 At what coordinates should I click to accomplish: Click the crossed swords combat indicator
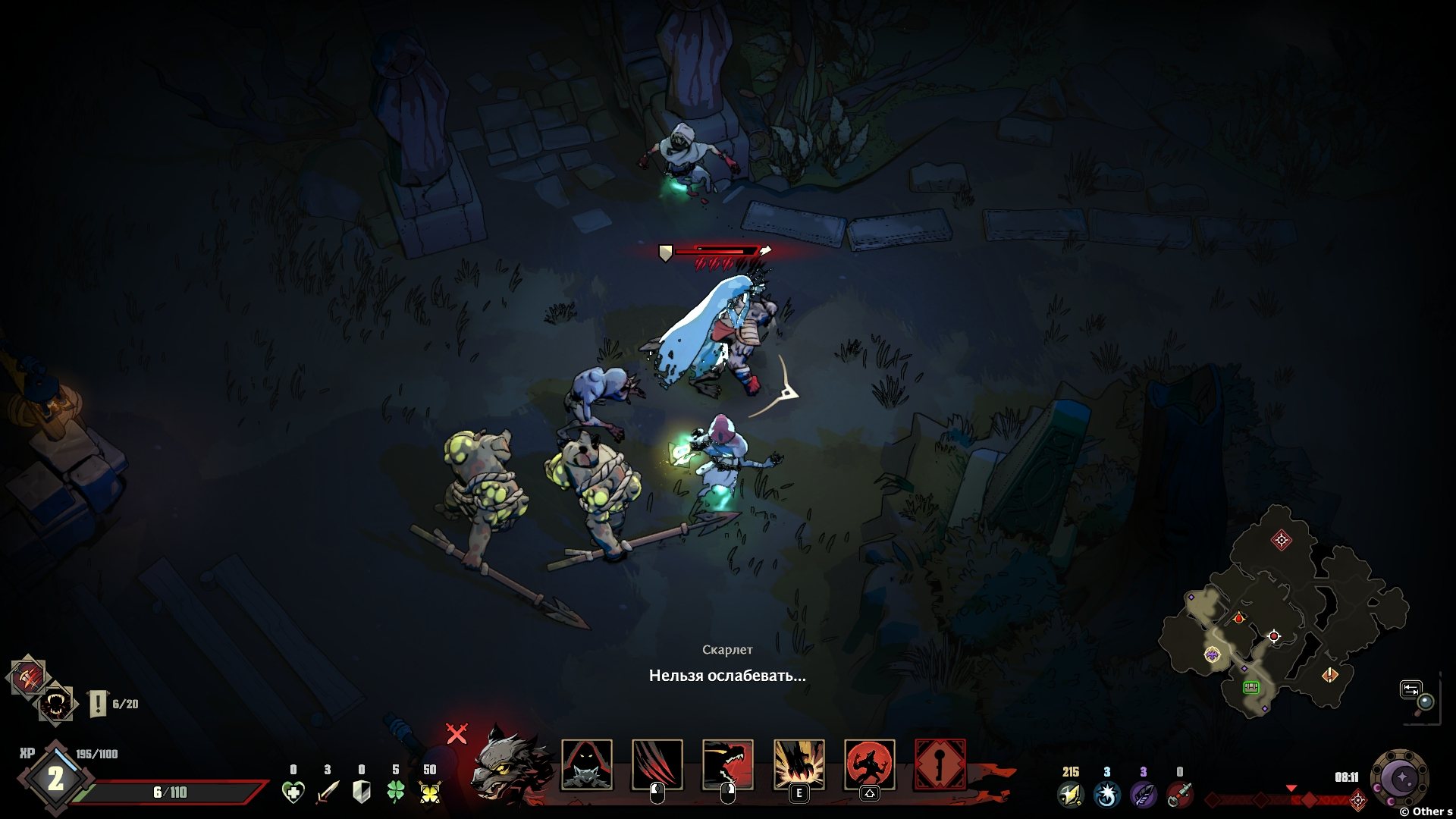click(457, 733)
